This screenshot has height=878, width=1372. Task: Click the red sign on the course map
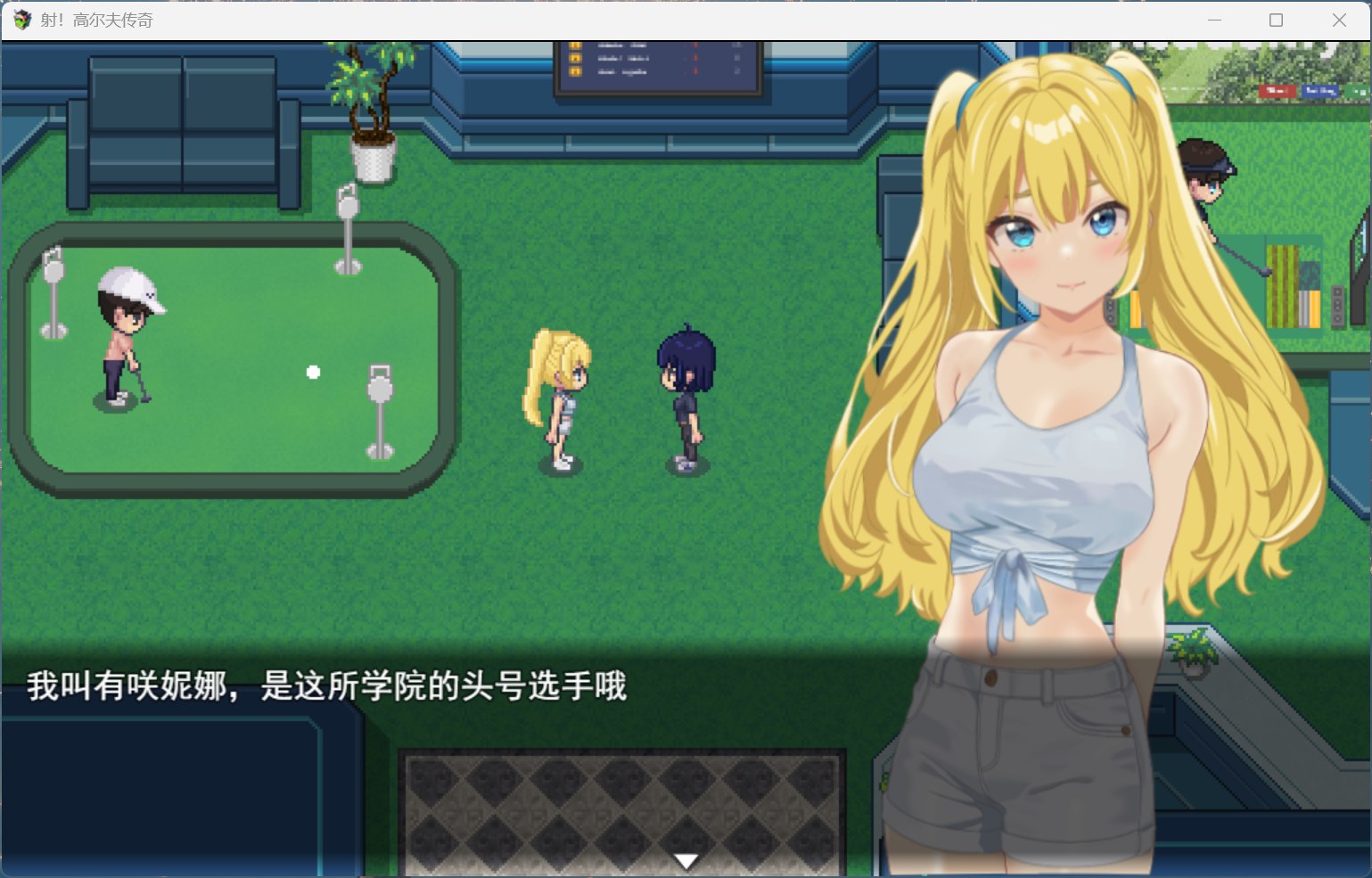(x=1278, y=92)
